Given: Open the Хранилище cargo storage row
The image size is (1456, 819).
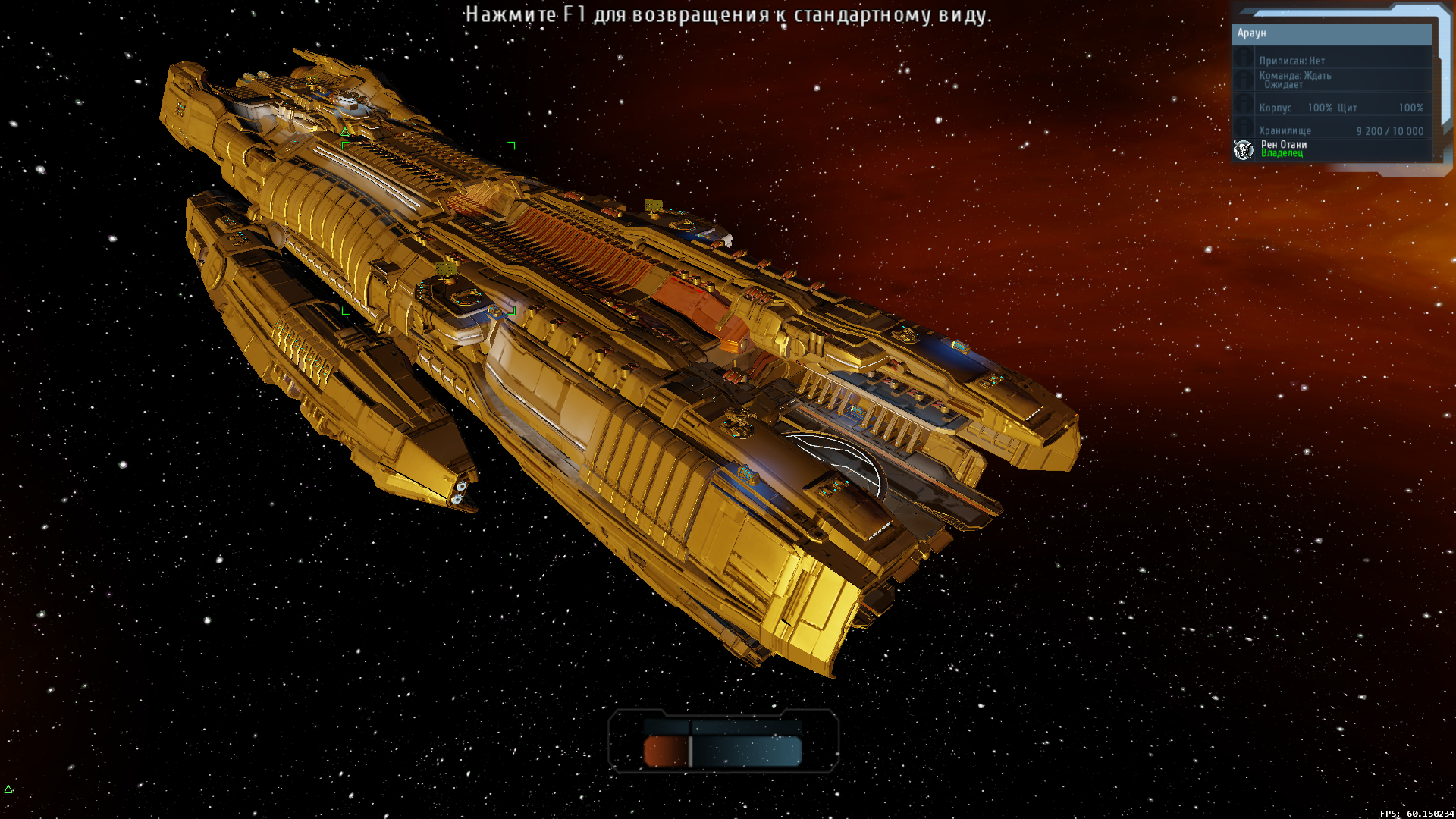Looking at the screenshot, I should point(1341,130).
